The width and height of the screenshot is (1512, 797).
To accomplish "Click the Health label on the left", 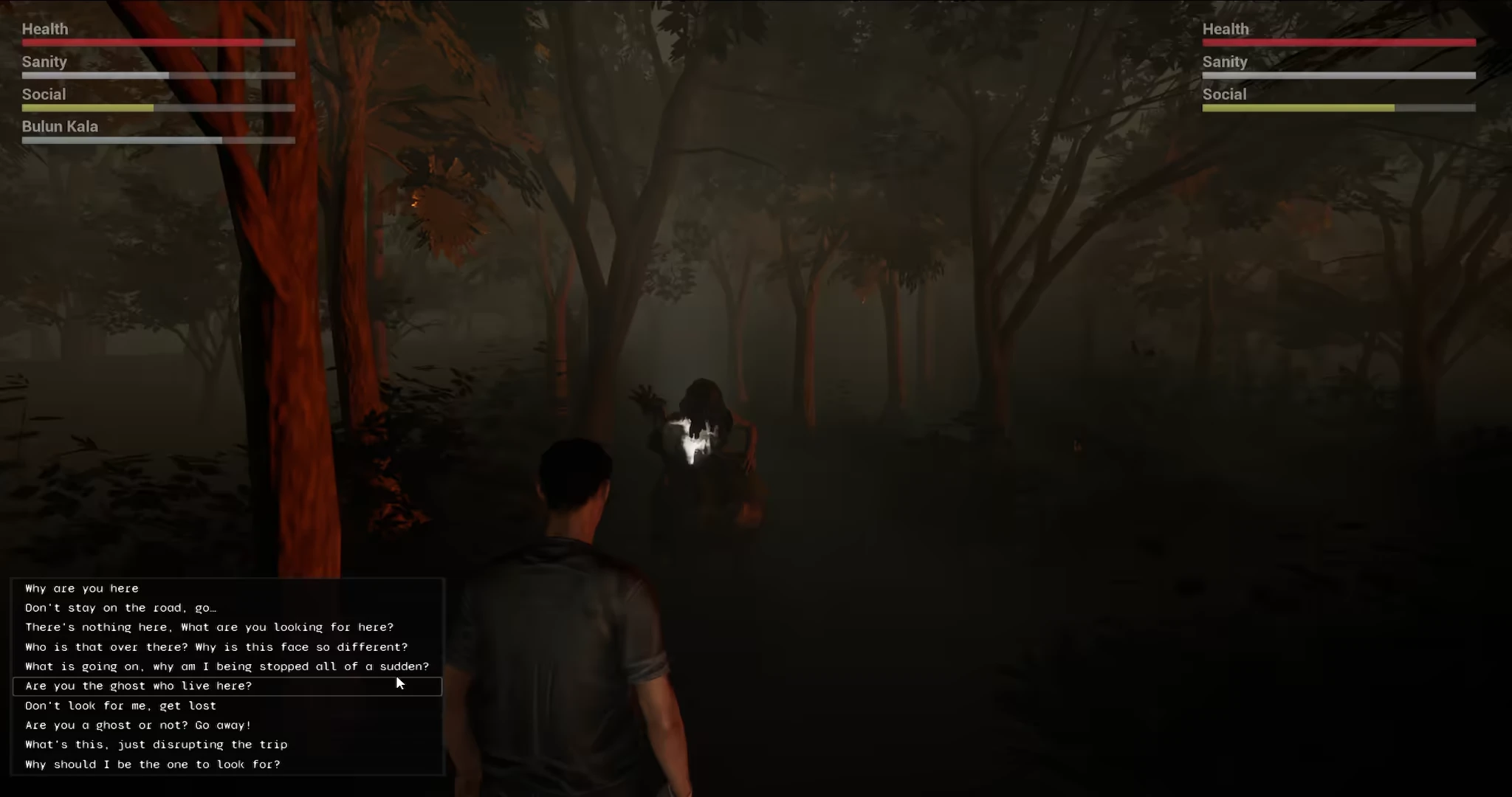I will click(46, 28).
